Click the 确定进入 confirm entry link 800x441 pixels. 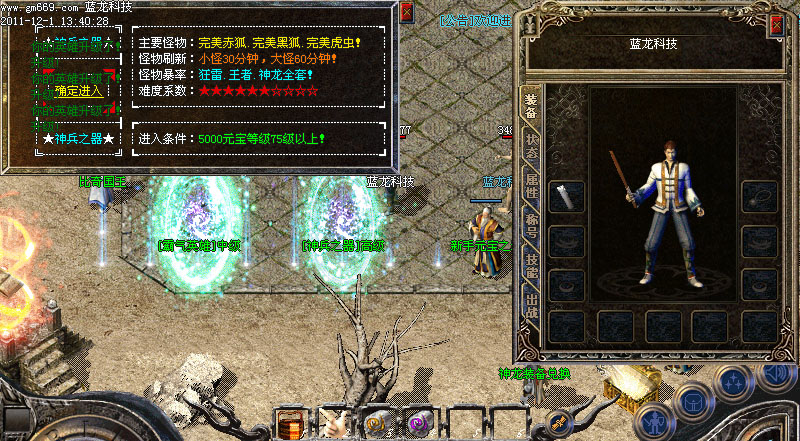tap(81, 91)
